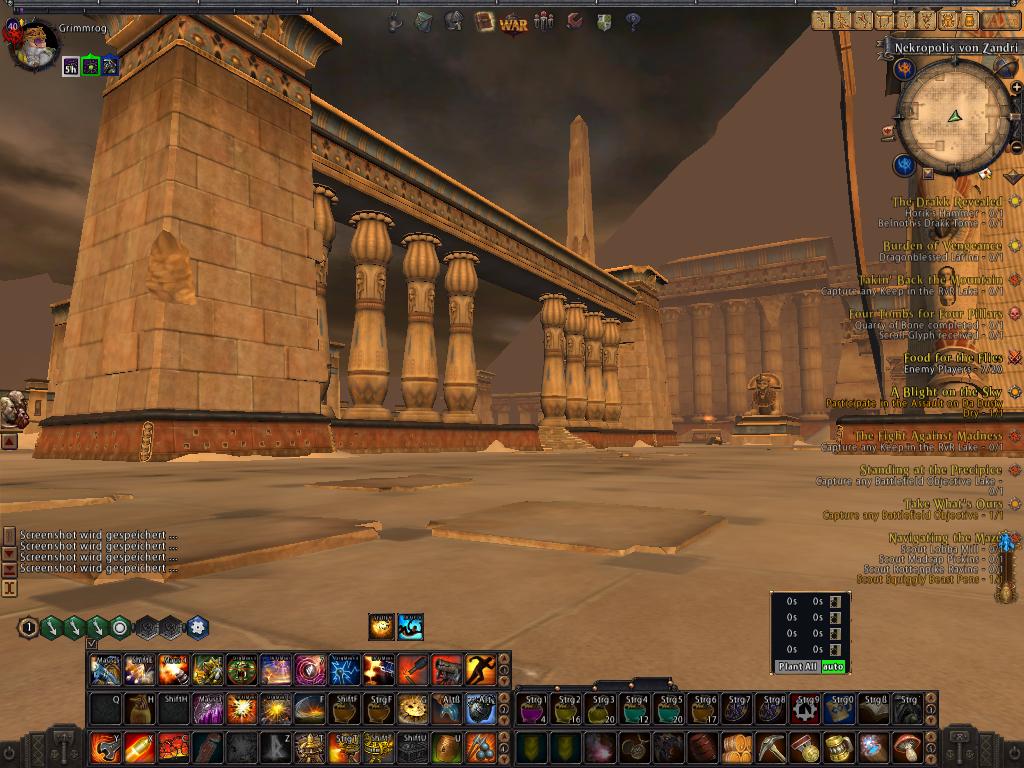Activate the running figure ability
Screen dimensions: 1024x768
click(480, 669)
